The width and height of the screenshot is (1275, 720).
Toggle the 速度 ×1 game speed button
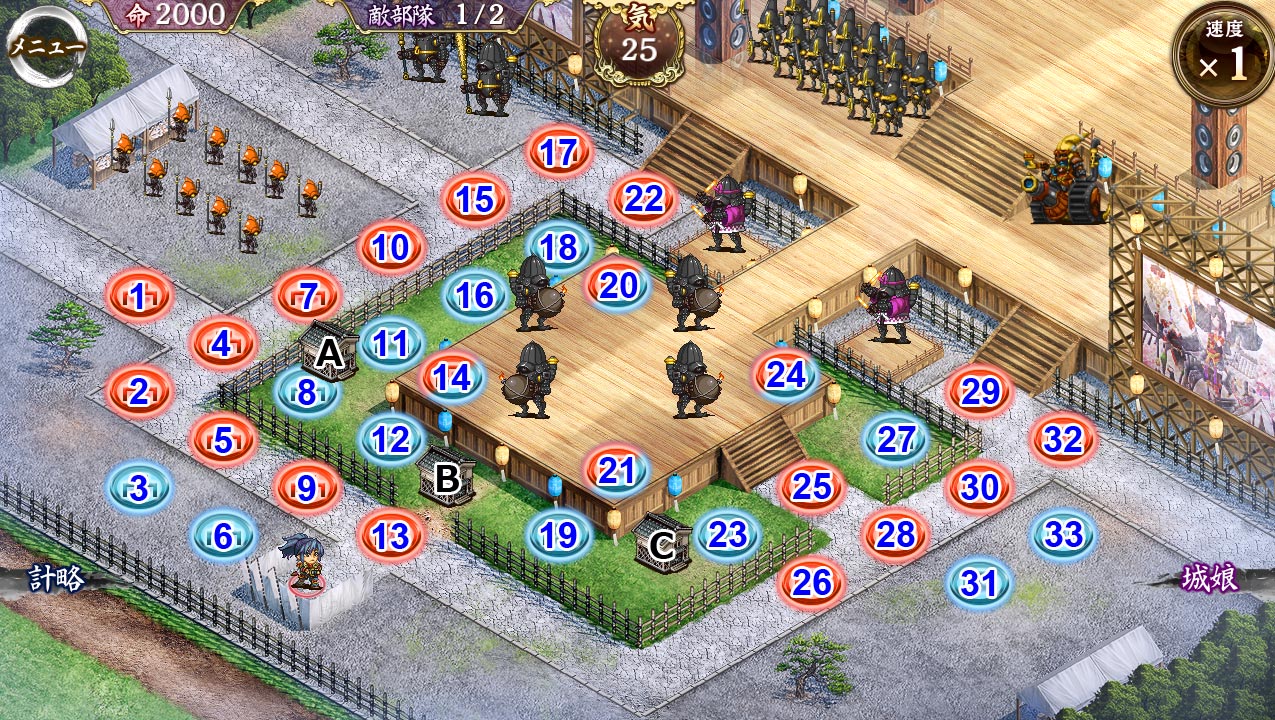(1223, 57)
